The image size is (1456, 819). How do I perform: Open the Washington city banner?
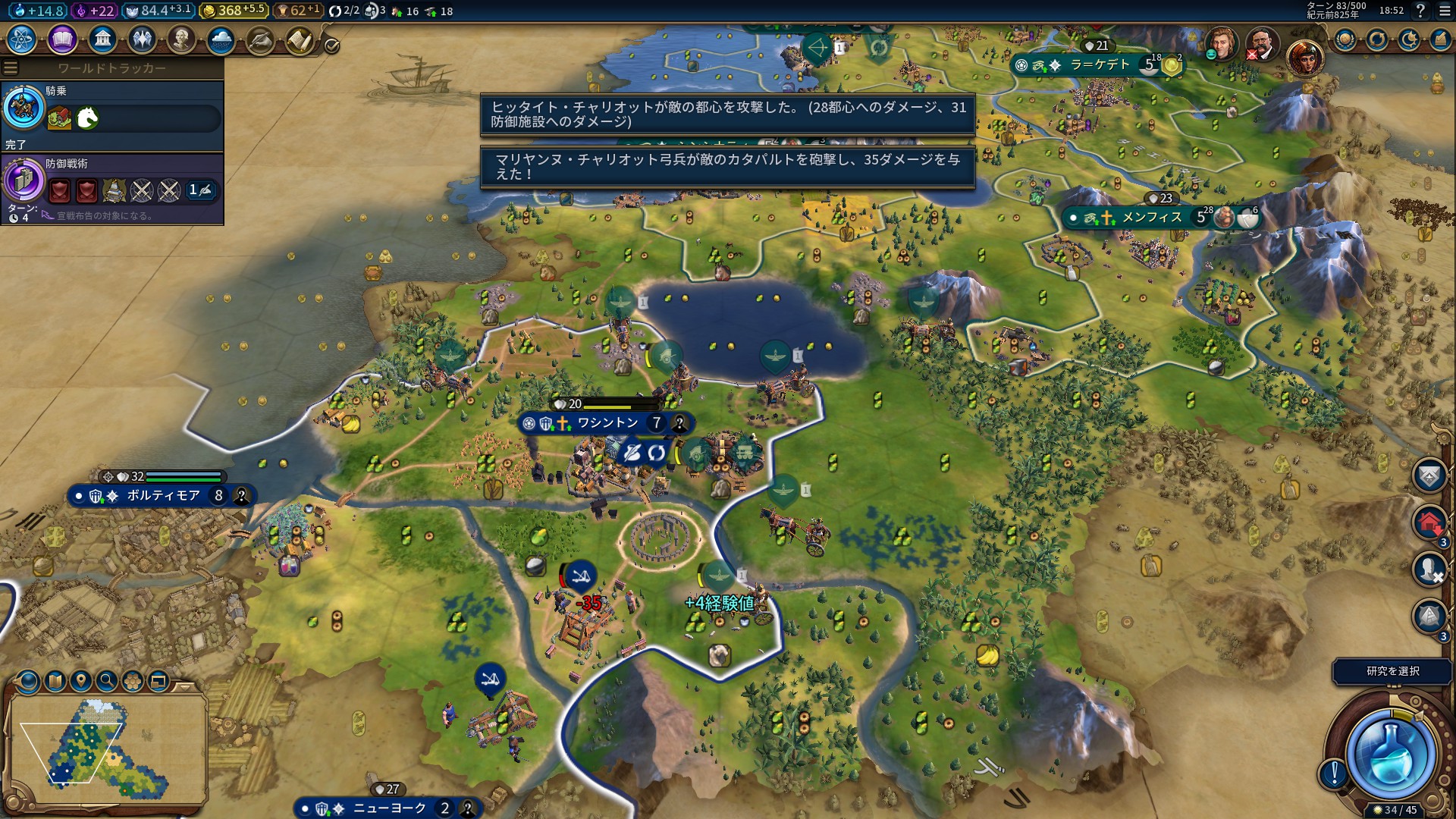[x=607, y=423]
